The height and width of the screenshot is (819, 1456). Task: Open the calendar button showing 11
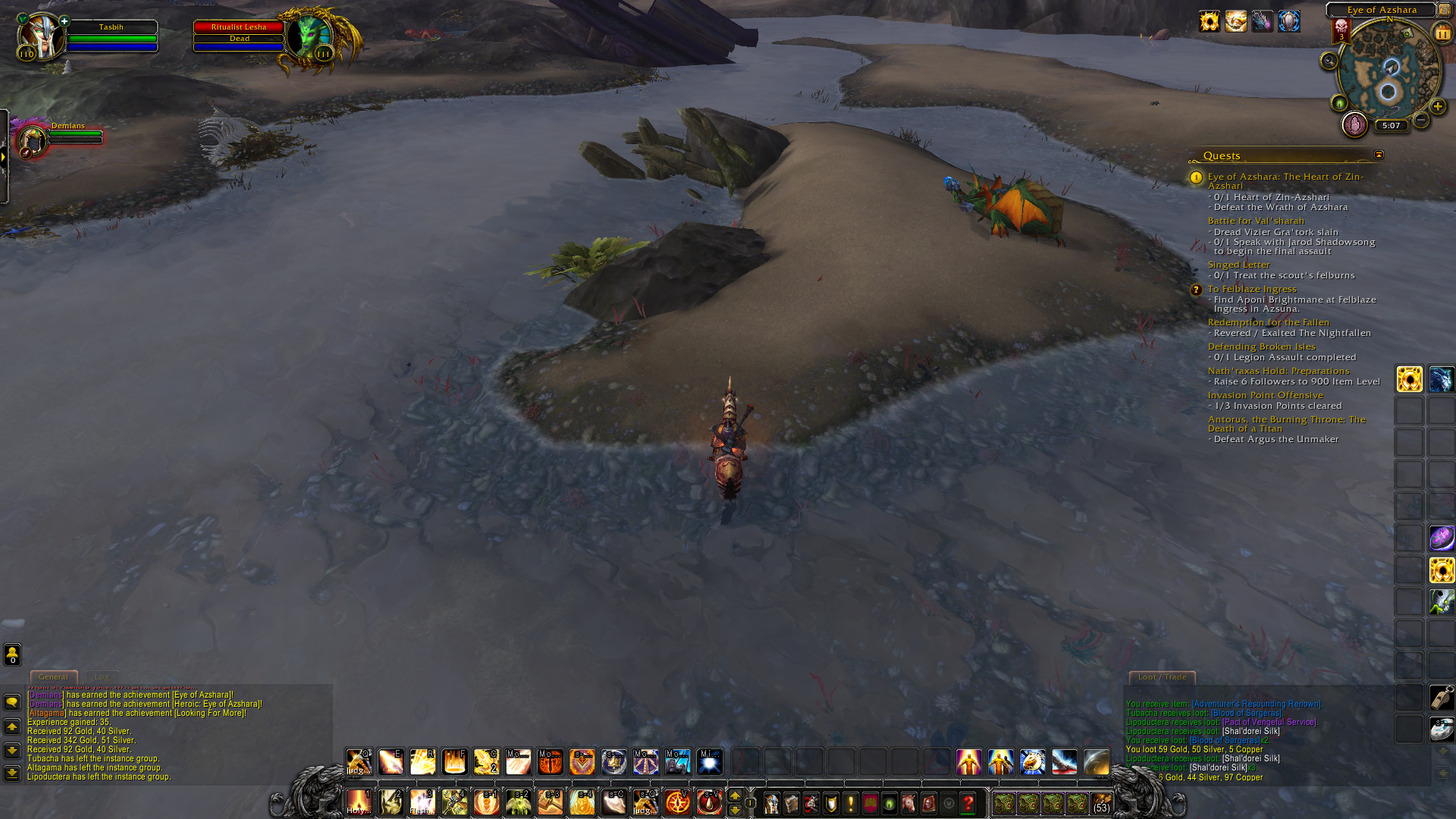1442,33
